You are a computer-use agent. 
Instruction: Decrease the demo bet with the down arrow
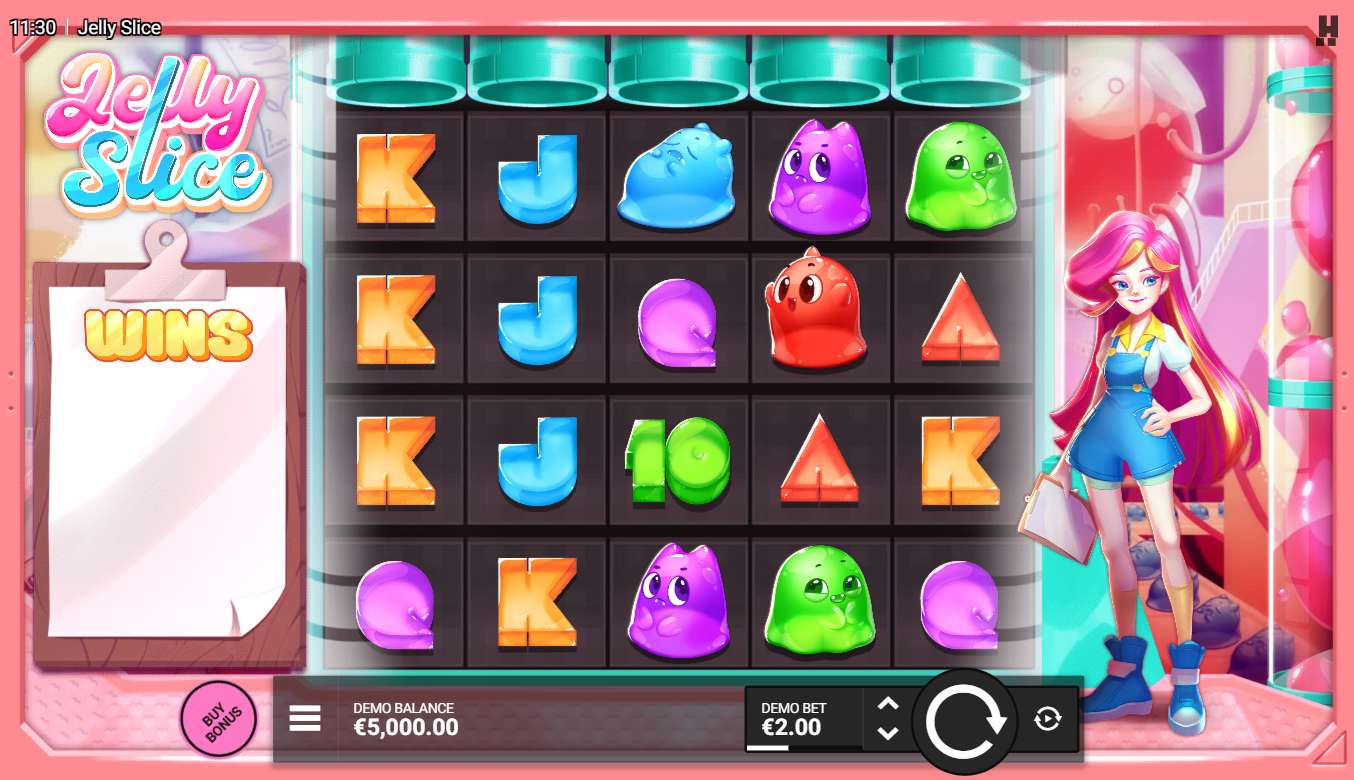887,733
